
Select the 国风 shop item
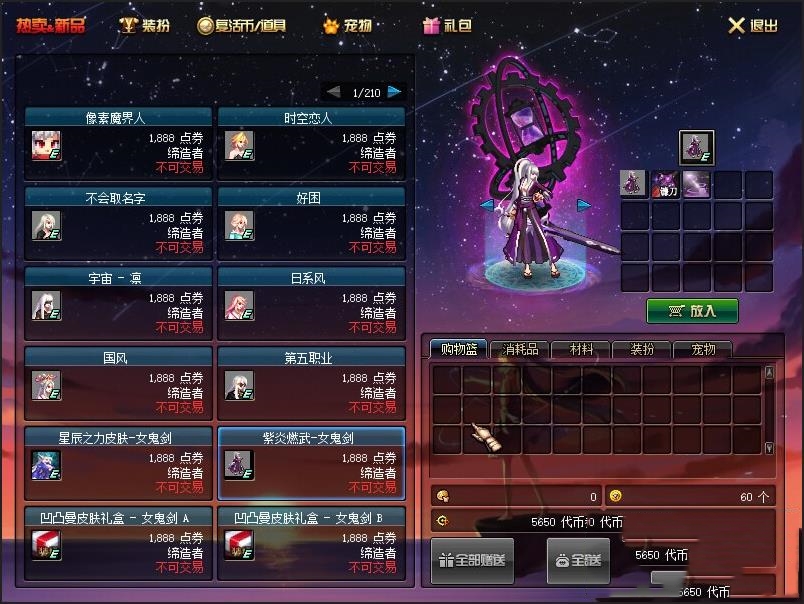pos(118,381)
